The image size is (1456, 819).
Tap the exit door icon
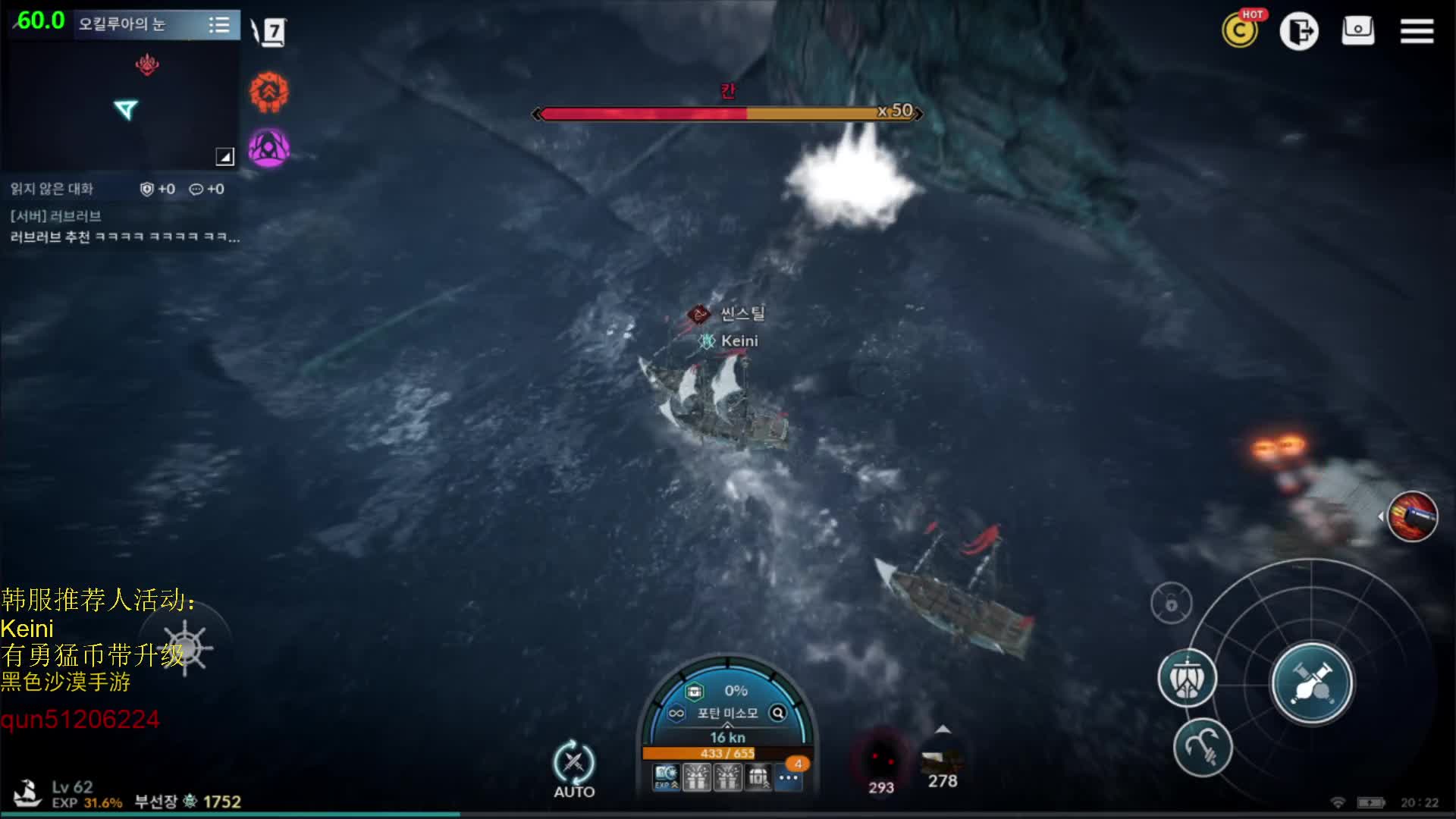pos(1299,31)
